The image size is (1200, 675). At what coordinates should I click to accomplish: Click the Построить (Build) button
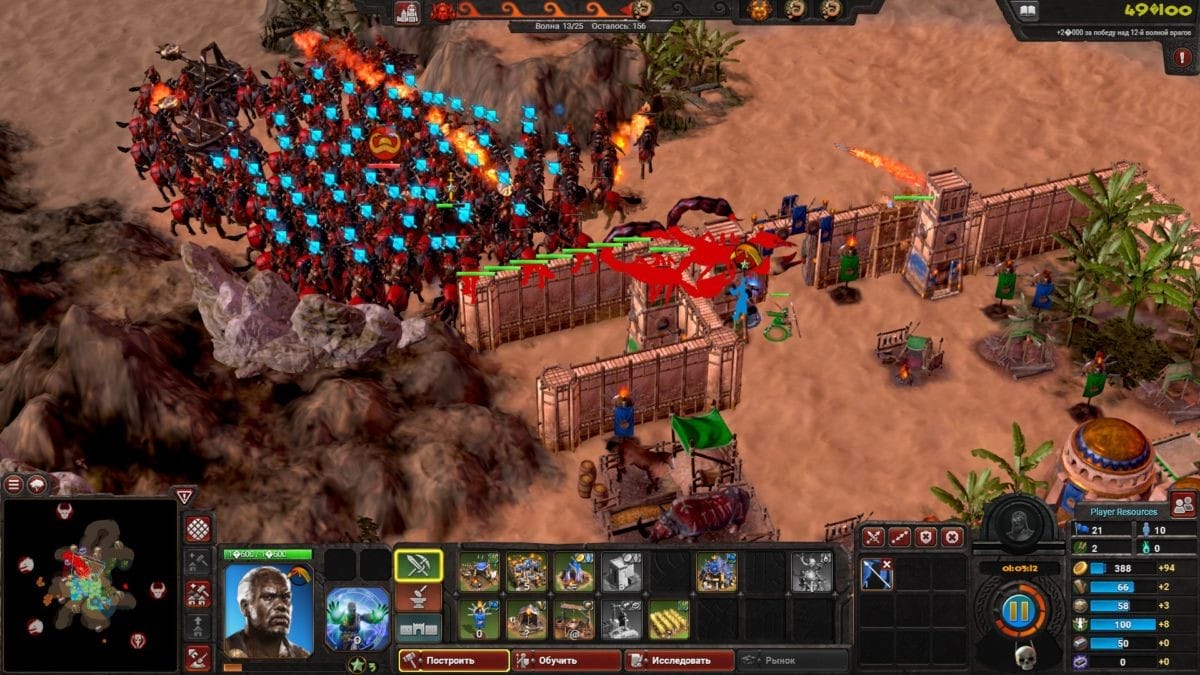tap(453, 660)
